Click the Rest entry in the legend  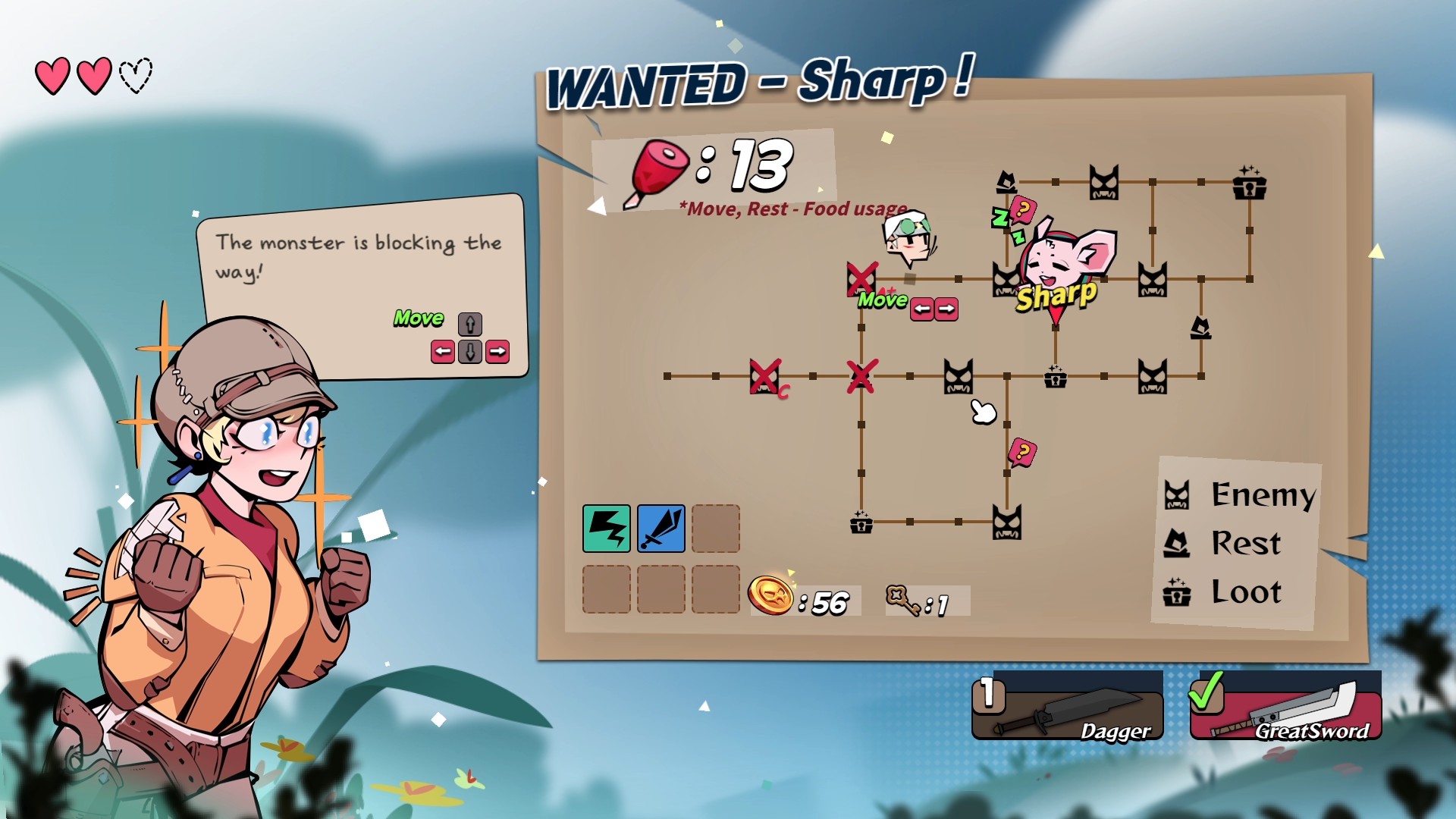point(1223,544)
